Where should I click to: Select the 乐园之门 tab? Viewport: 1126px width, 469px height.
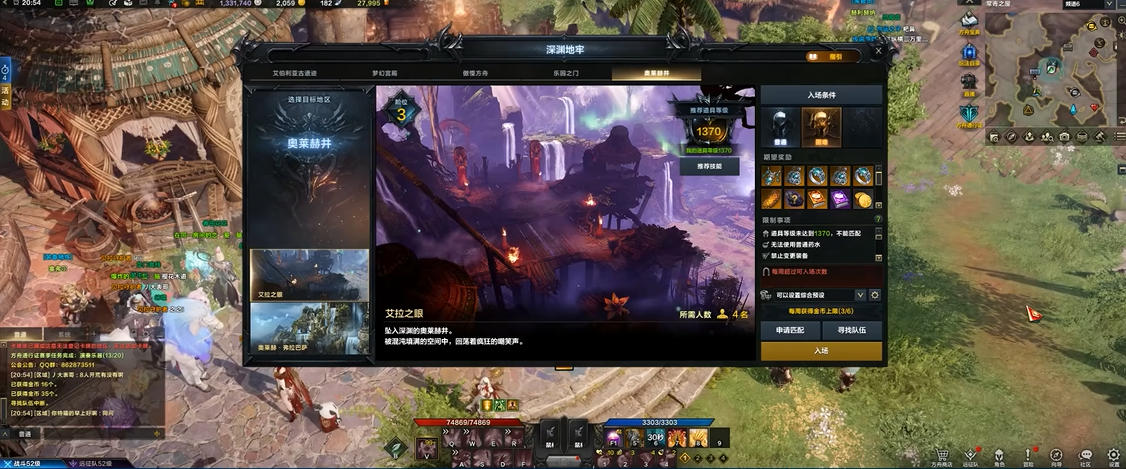click(565, 74)
